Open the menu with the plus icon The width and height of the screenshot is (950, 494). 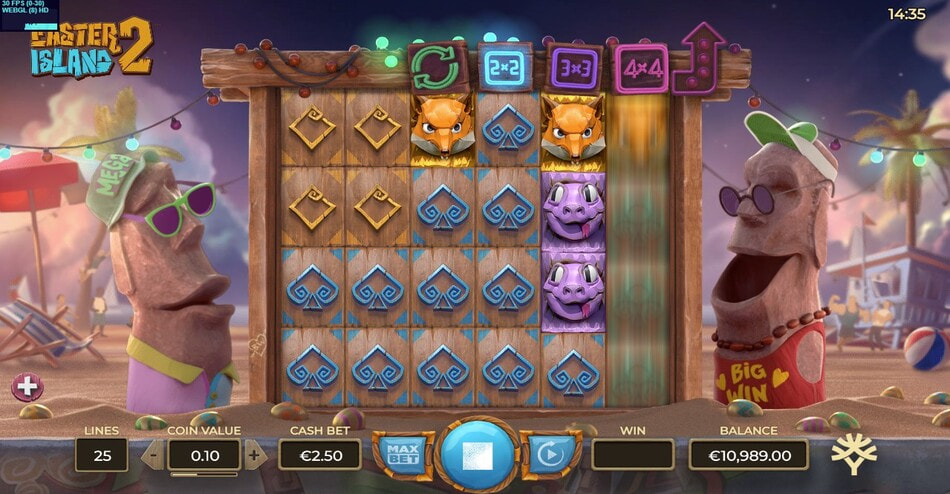(26, 386)
